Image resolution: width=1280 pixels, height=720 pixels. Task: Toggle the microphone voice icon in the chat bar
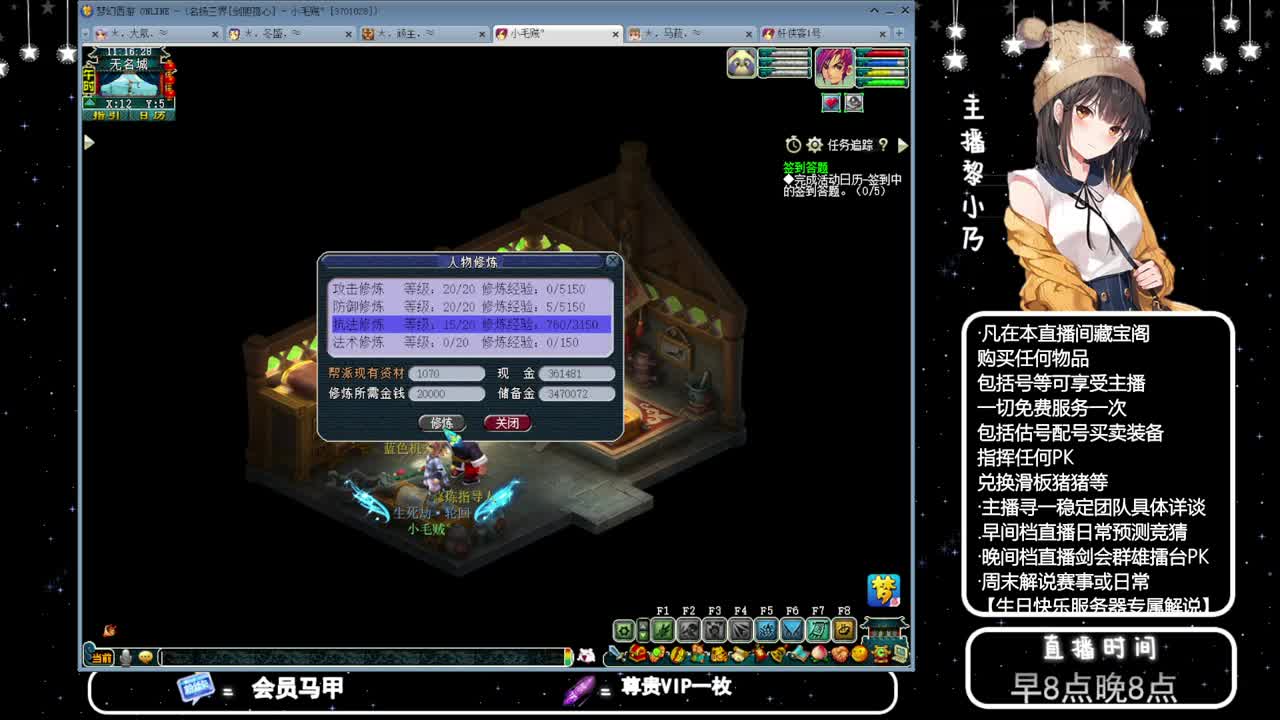[x=124, y=658]
